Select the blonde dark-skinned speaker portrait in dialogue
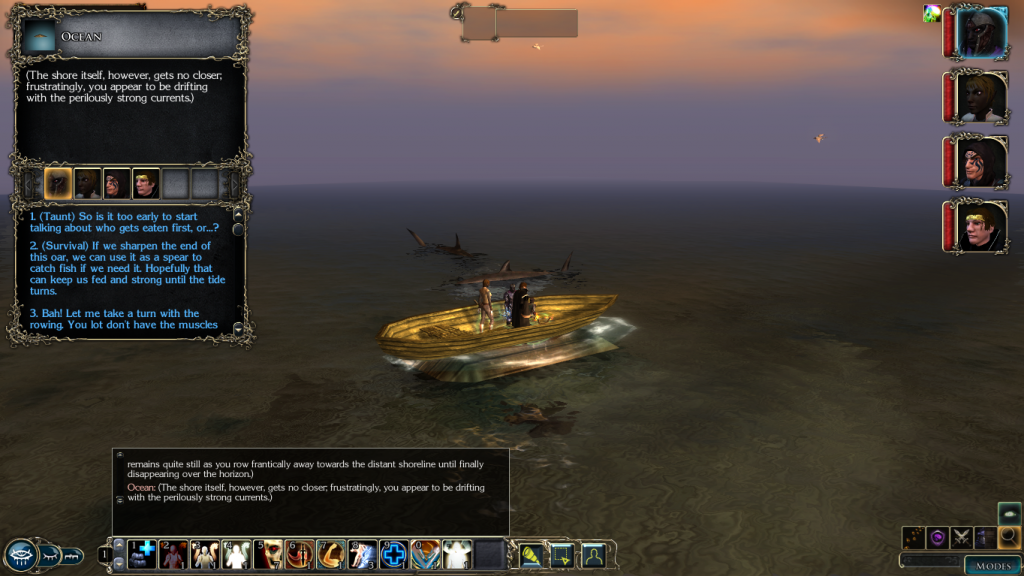1024x576 pixels. [x=87, y=184]
